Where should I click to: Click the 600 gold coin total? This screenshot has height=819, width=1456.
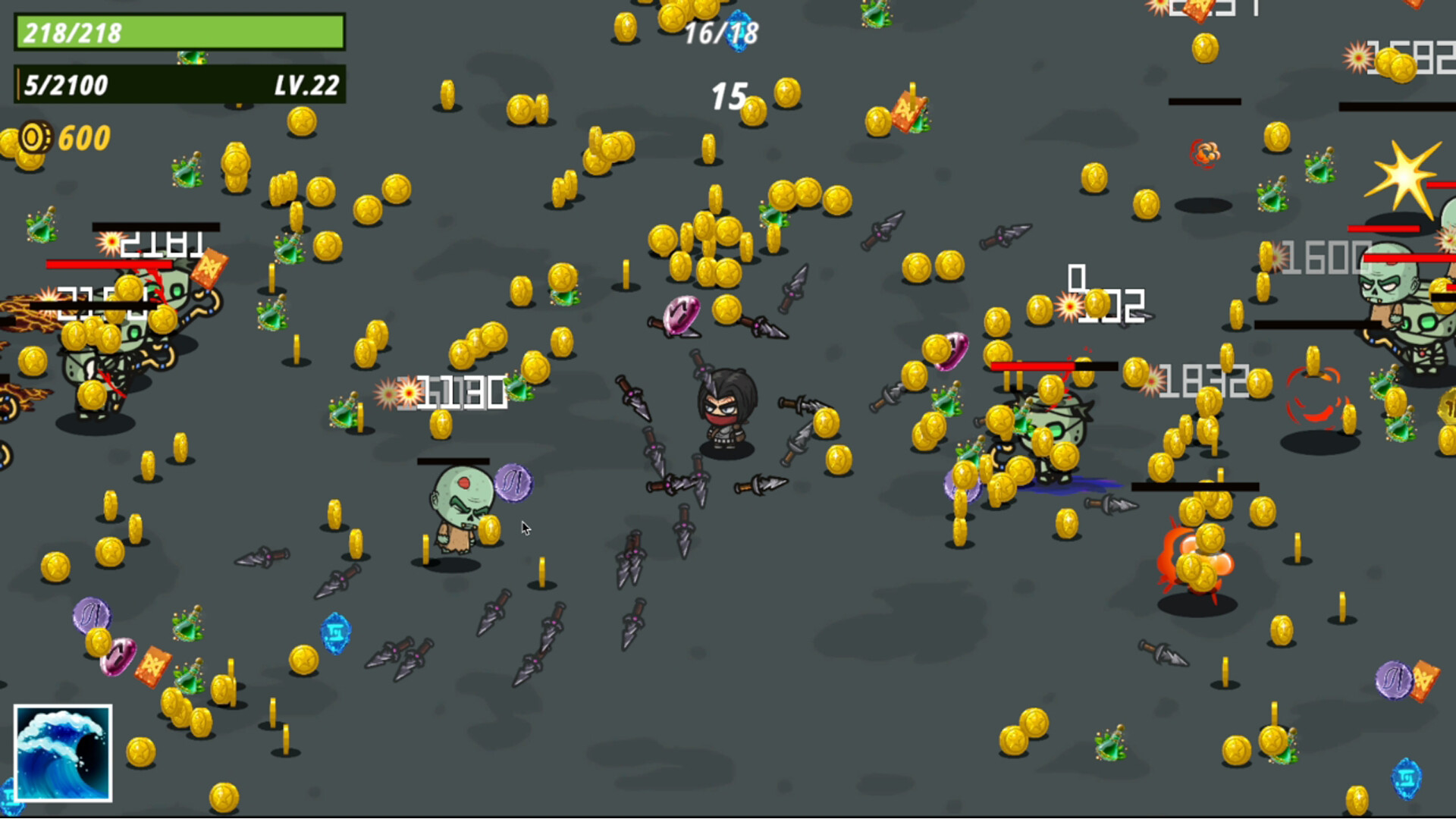click(83, 138)
